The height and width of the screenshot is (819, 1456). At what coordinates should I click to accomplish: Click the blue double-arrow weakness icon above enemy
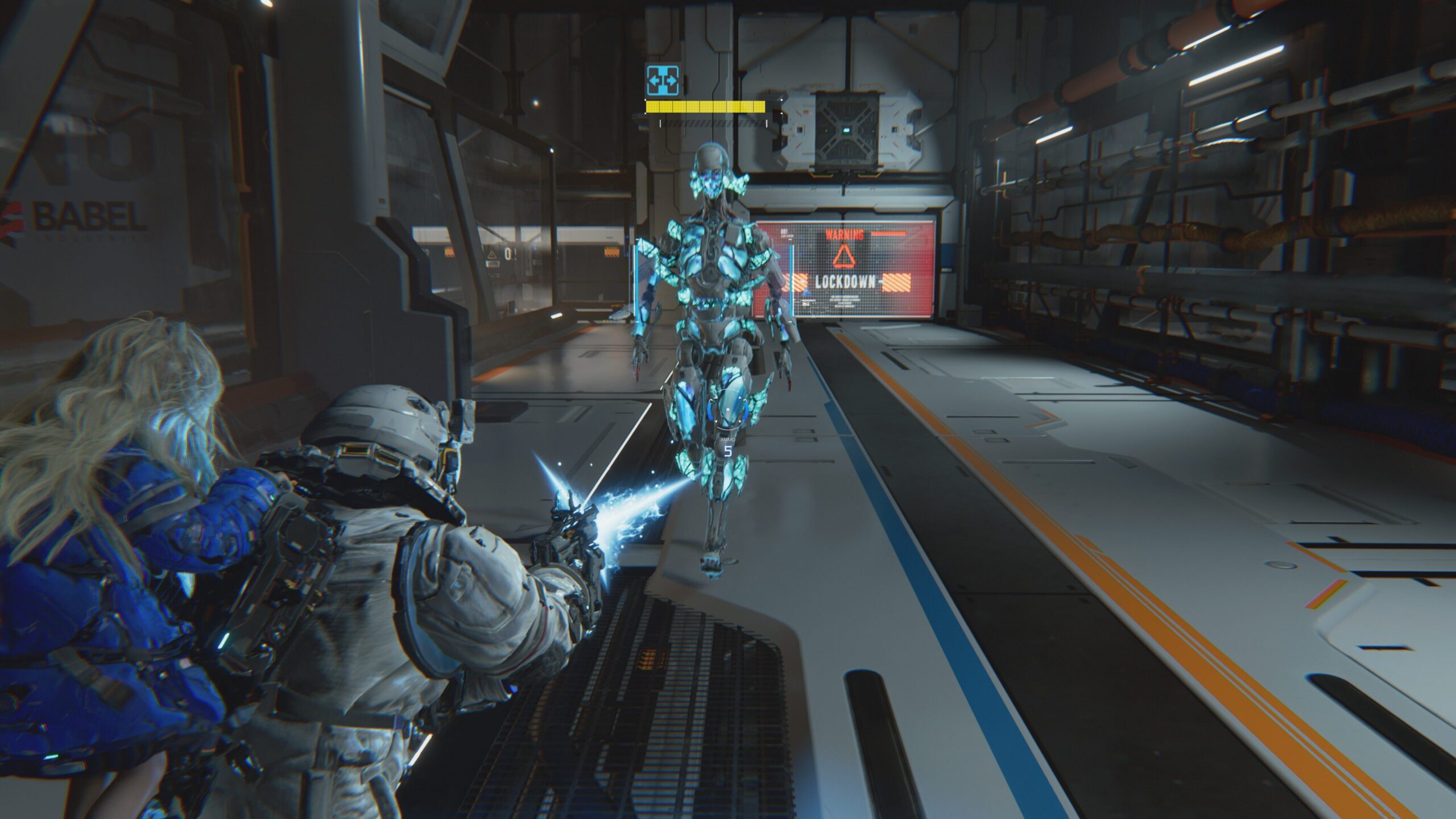point(662,80)
